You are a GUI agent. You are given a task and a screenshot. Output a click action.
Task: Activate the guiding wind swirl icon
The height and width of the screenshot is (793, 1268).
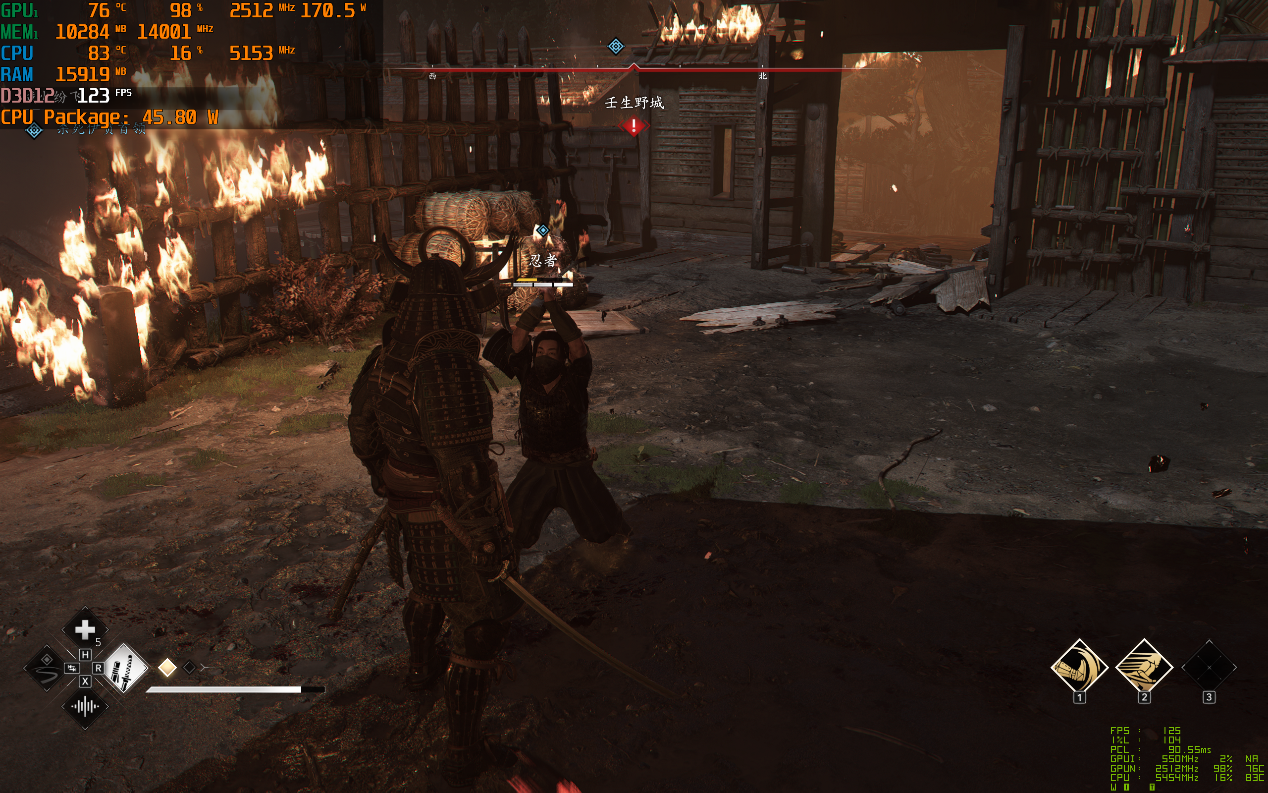[x=46, y=667]
